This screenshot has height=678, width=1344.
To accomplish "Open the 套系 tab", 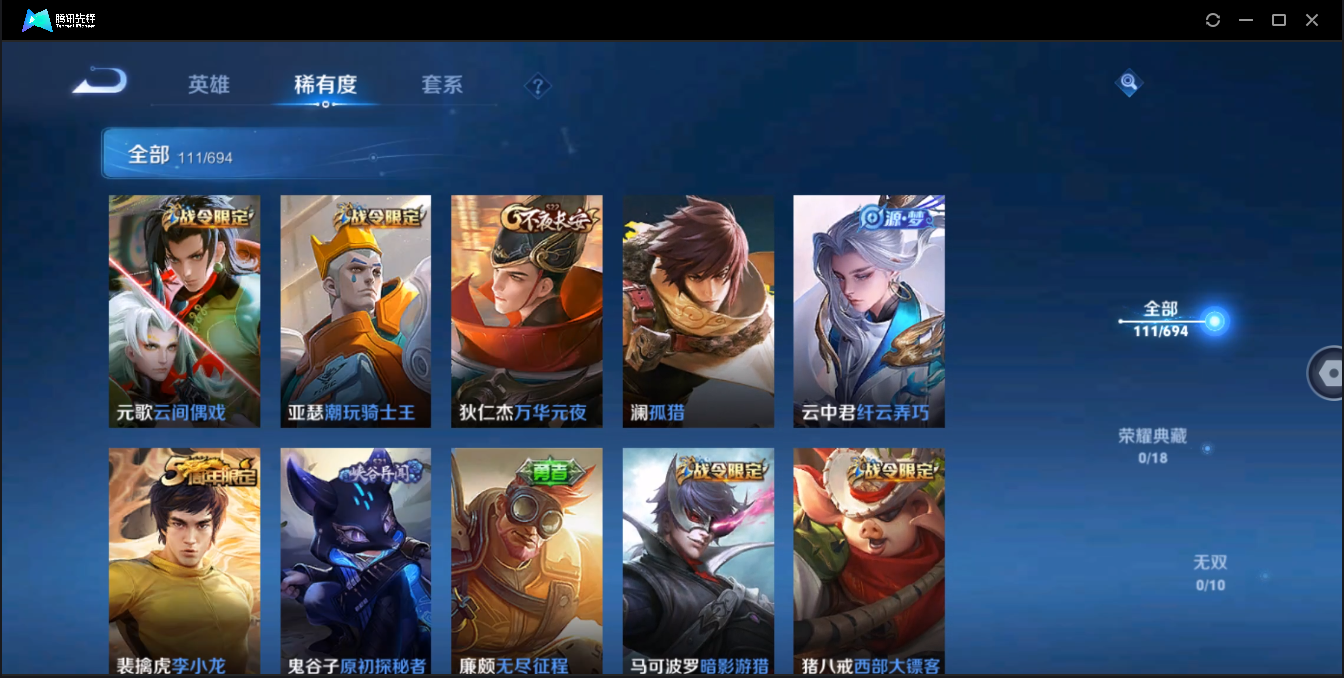I will [442, 85].
